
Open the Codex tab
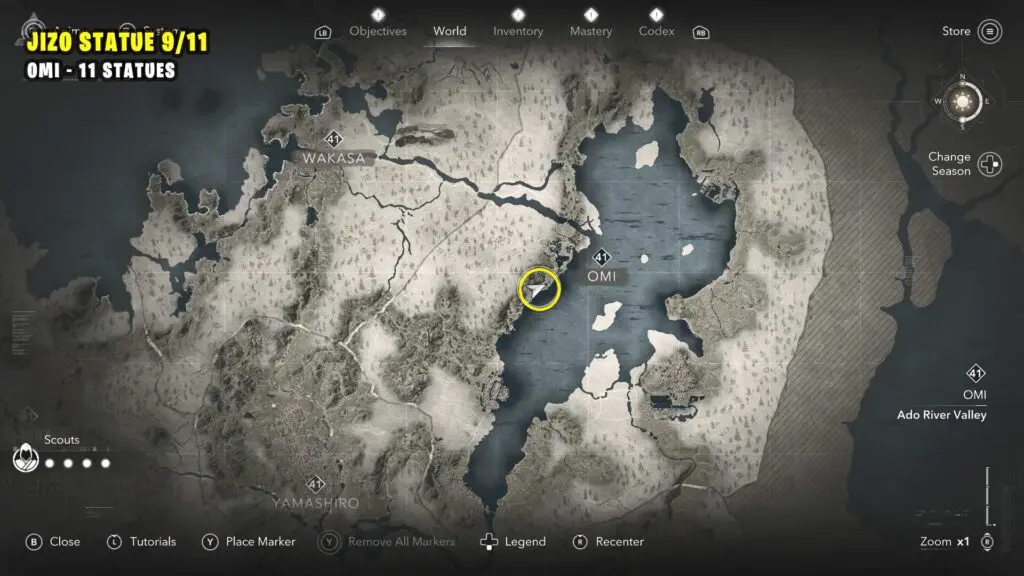point(656,31)
